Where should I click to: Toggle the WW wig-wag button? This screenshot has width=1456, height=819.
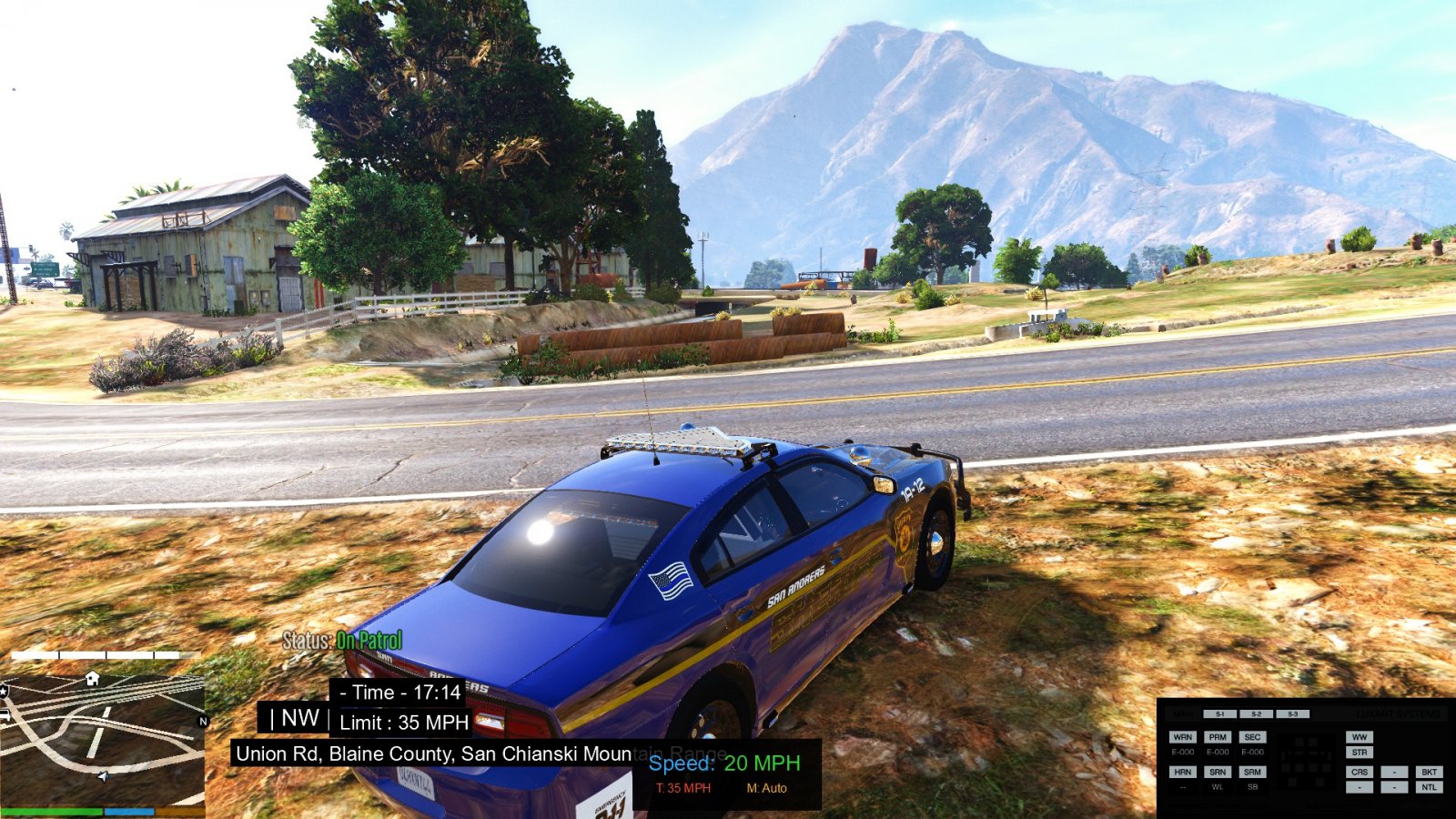pyautogui.click(x=1360, y=737)
